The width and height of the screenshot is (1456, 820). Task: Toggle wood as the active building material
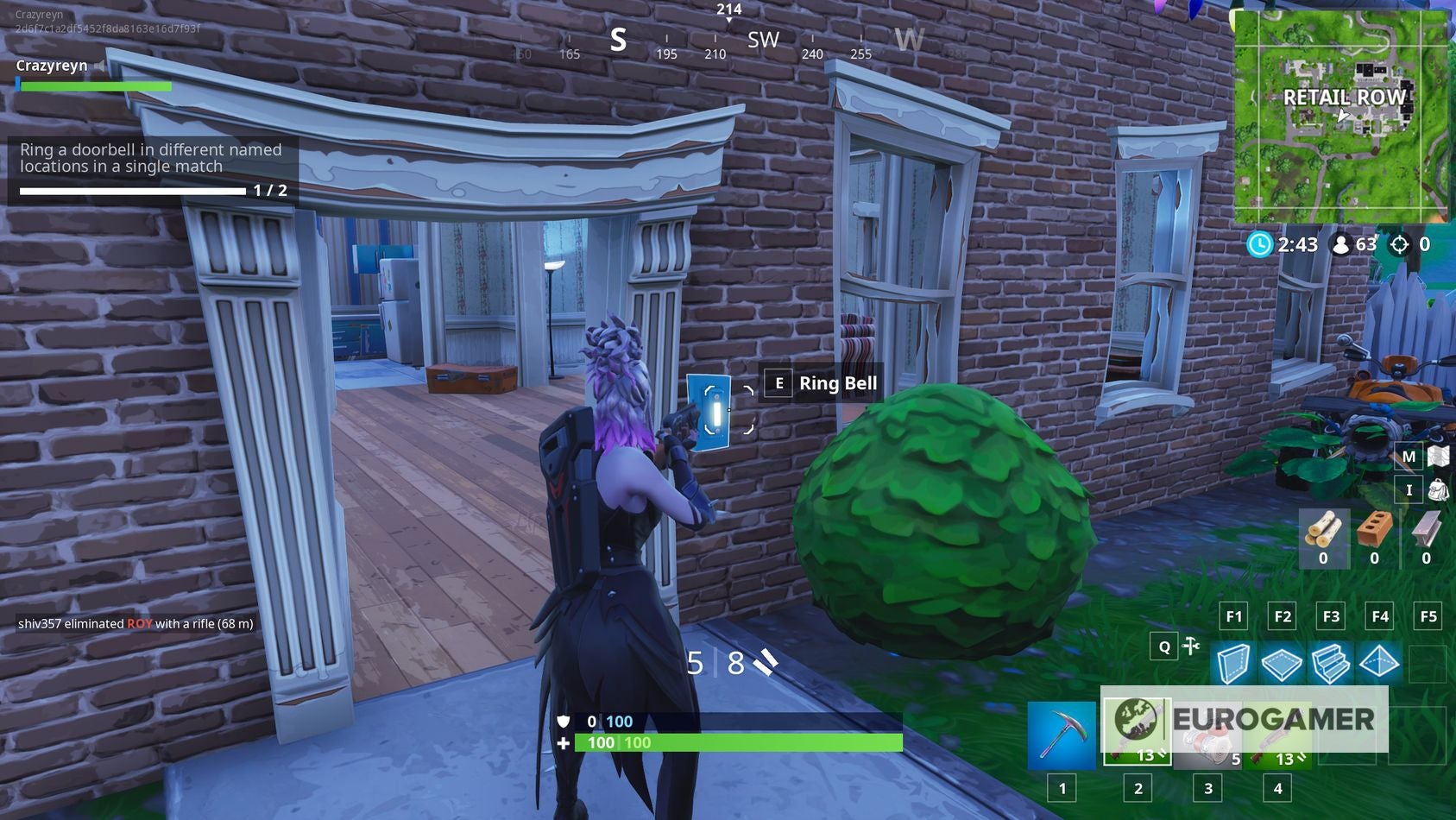coord(1325,537)
